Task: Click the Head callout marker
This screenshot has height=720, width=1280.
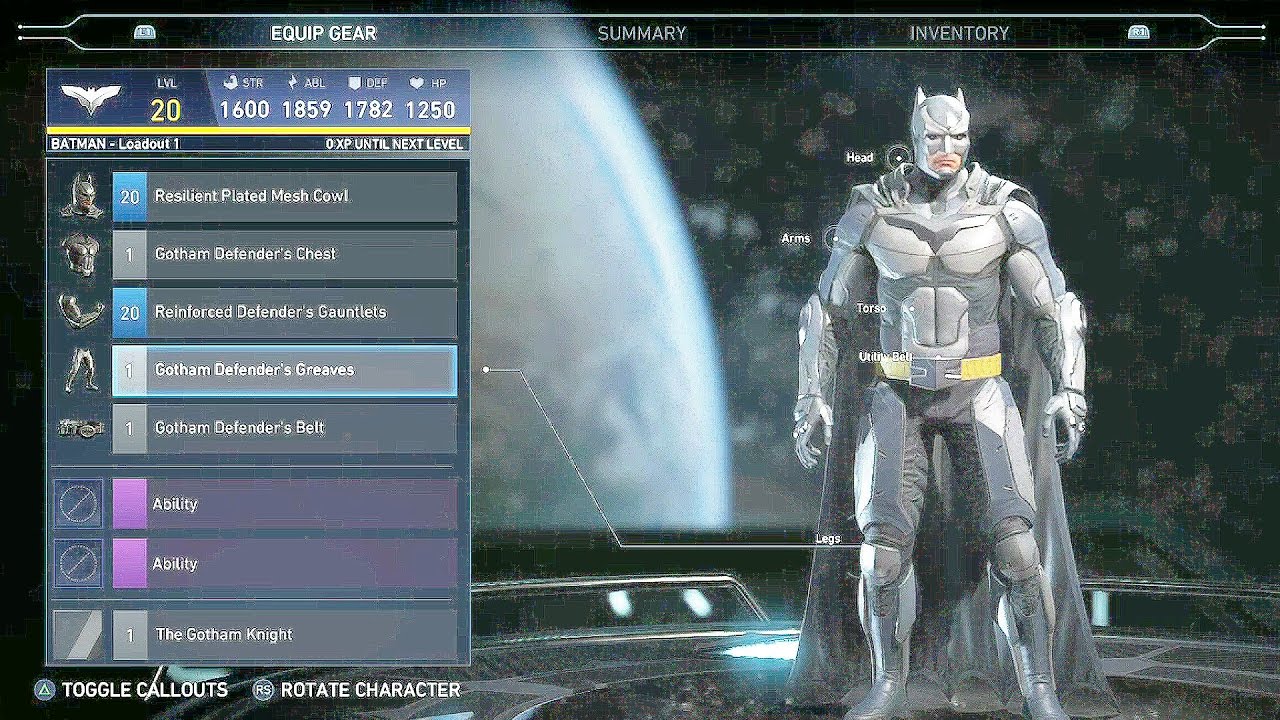Action: (899, 157)
